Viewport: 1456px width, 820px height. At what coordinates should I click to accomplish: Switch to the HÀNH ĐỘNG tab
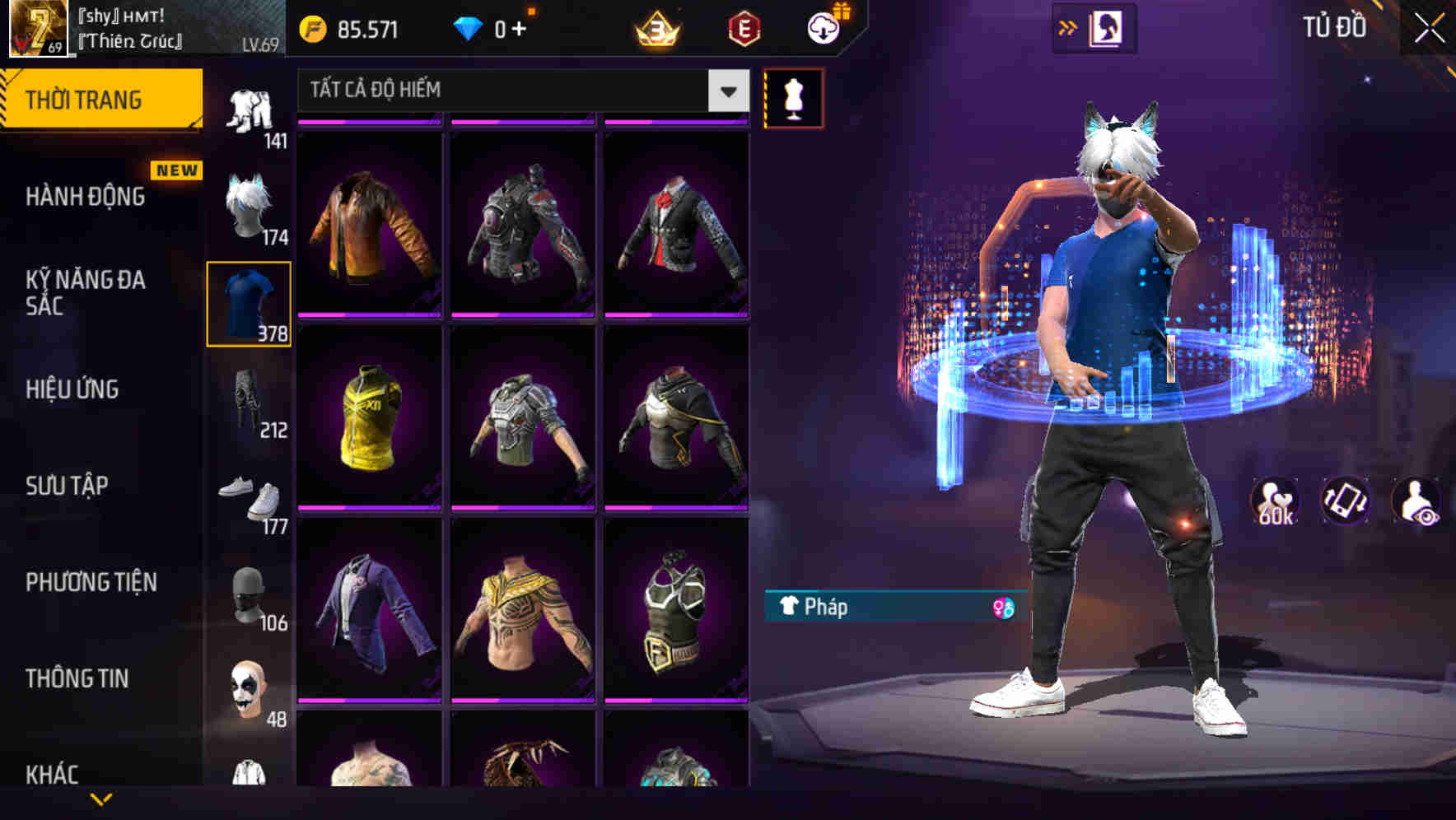(86, 196)
